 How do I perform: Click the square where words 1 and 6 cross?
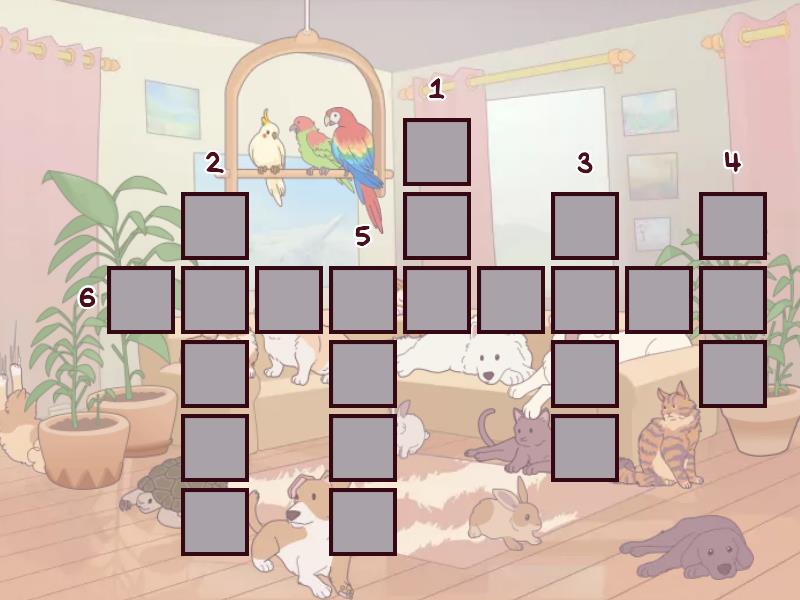[x=437, y=300]
